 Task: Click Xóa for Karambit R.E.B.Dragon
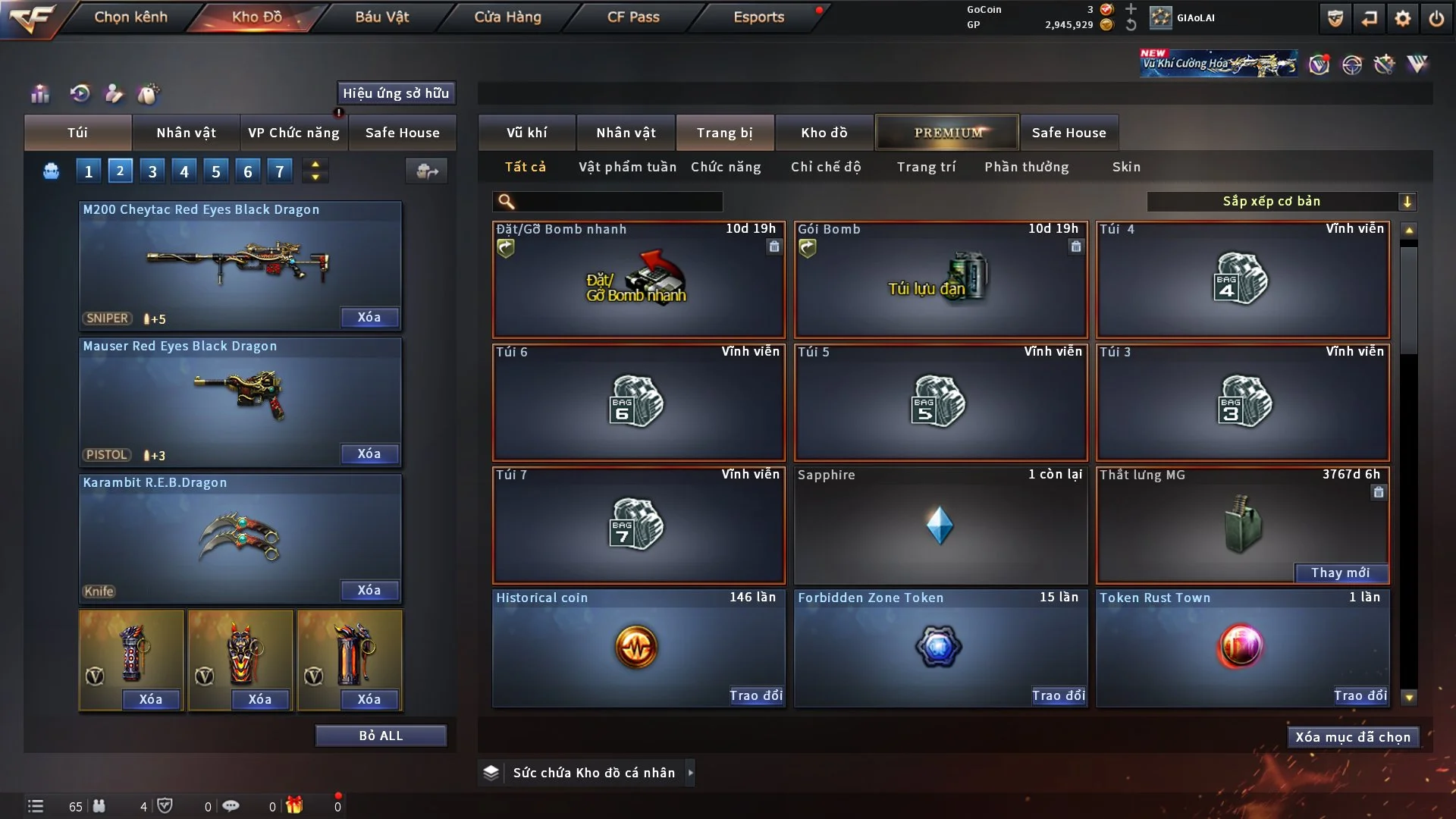[369, 591]
